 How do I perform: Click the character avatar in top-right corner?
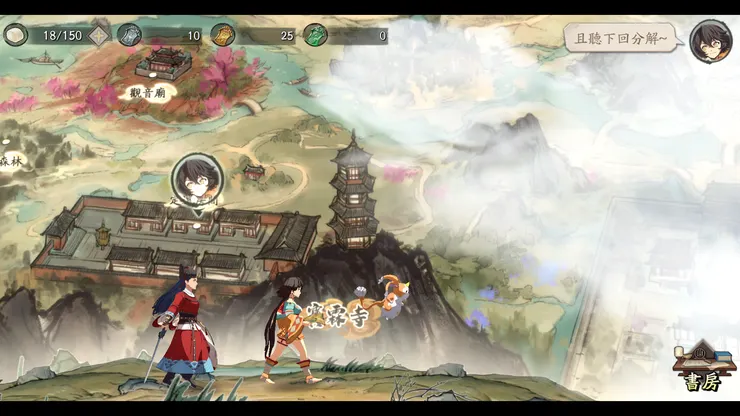710,40
